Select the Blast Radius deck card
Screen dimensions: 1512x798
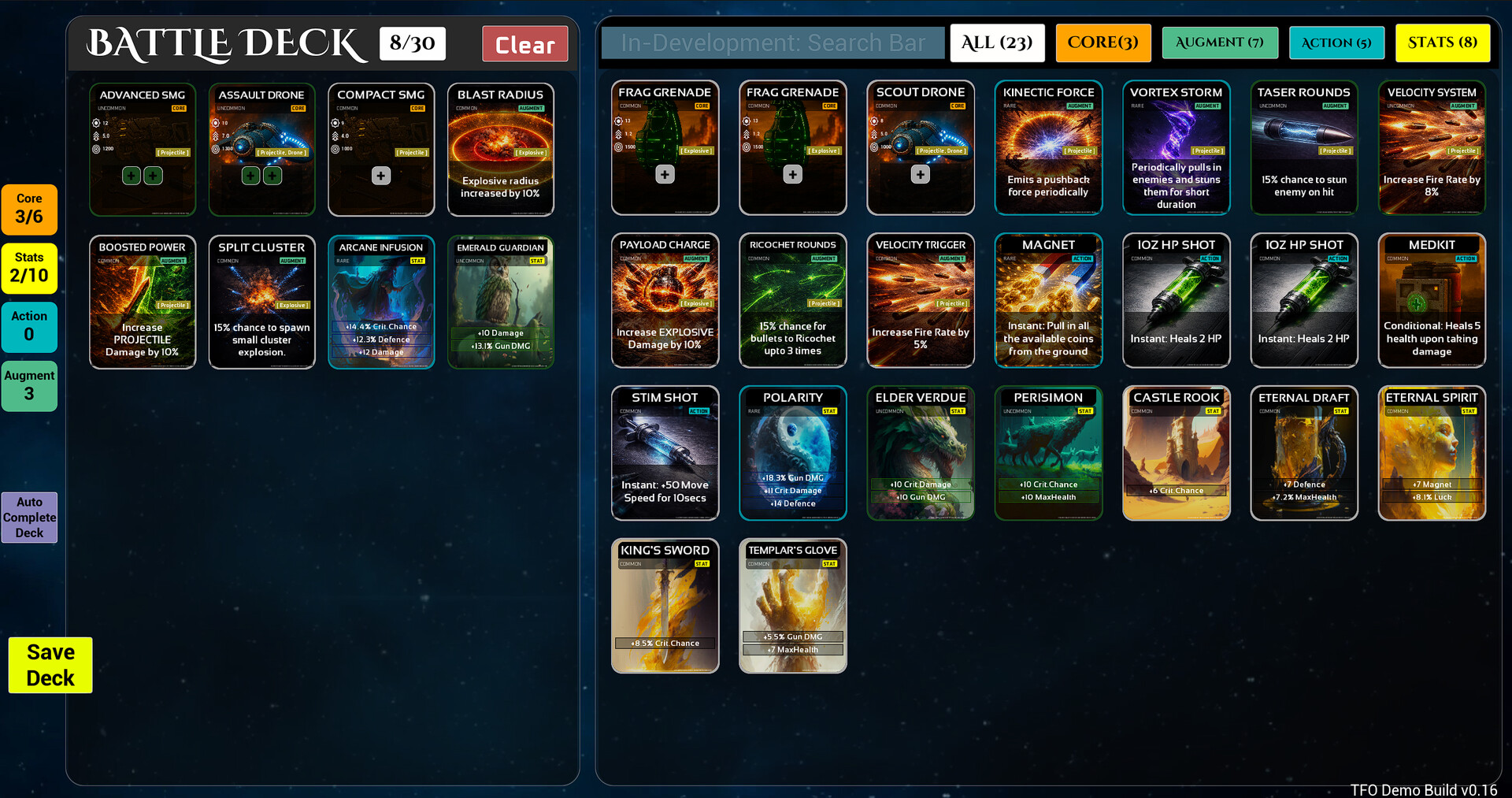point(500,150)
